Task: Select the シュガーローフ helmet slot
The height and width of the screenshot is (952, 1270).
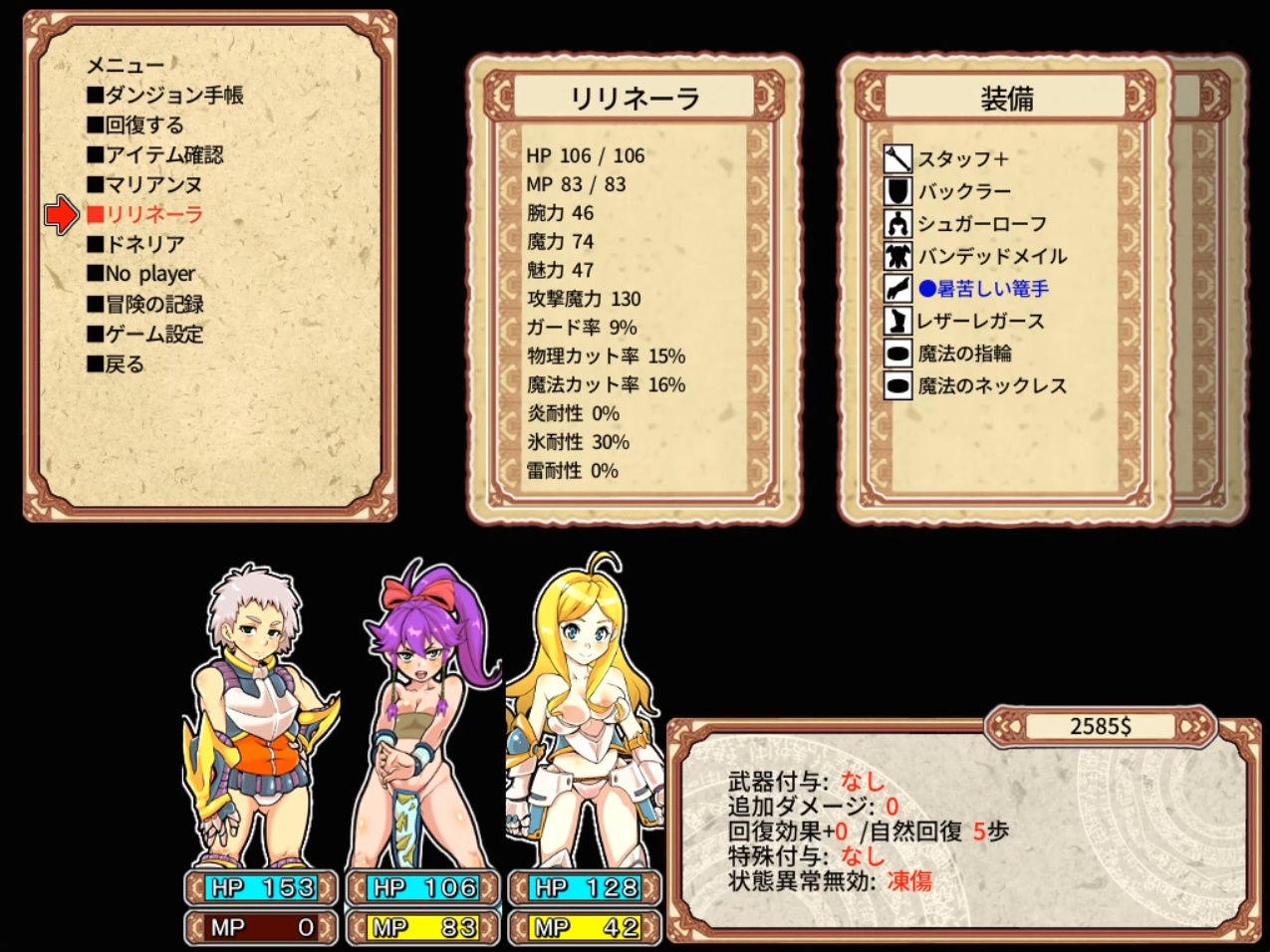Action: pyautogui.click(x=981, y=224)
